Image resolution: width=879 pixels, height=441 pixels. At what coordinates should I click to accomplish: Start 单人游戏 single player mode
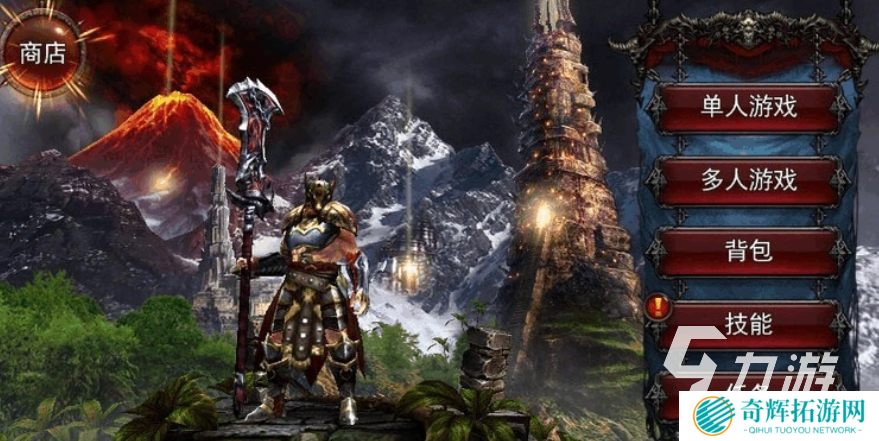pyautogui.click(x=748, y=107)
